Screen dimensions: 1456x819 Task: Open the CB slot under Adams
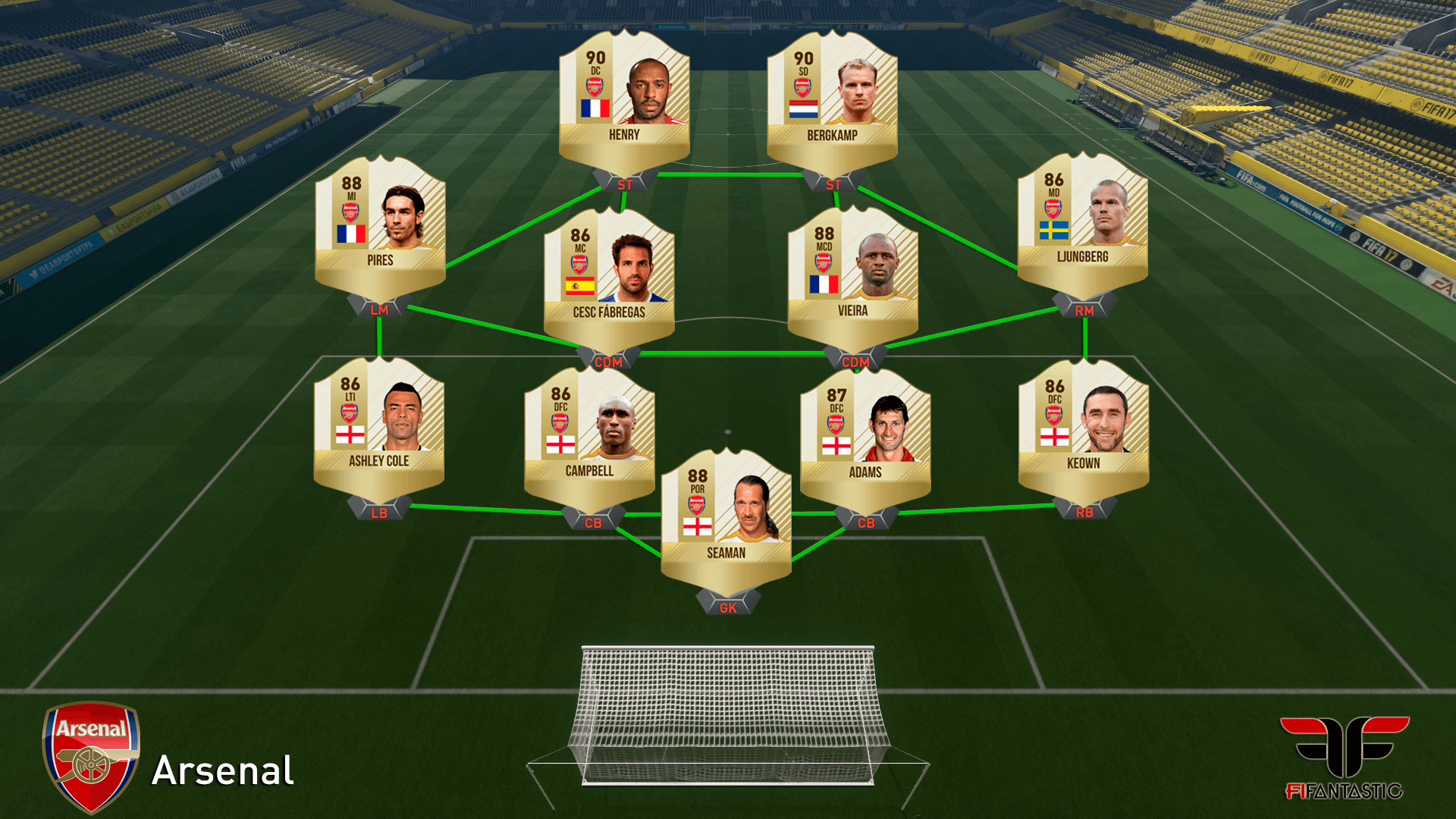867,523
